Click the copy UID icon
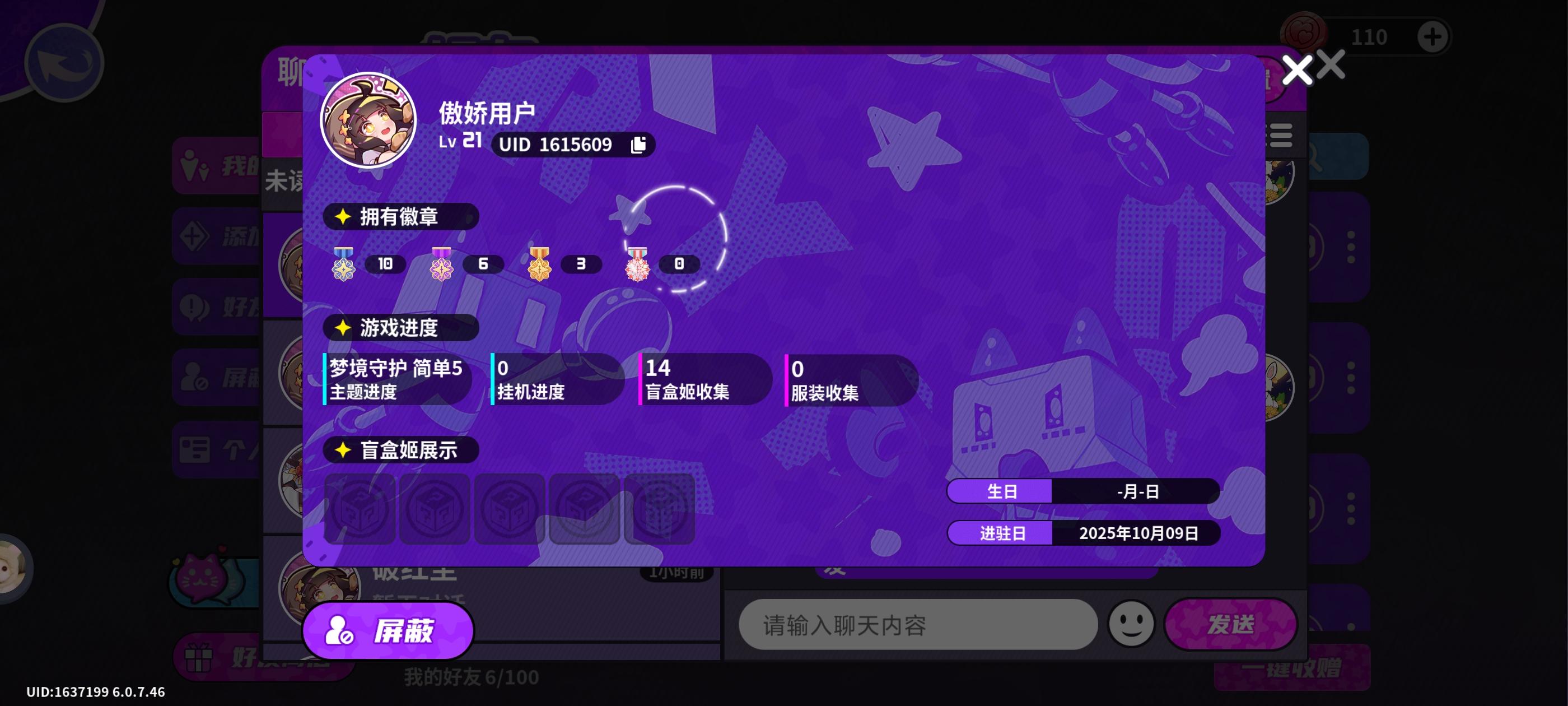Viewport: 1568px width, 706px height. tap(638, 145)
